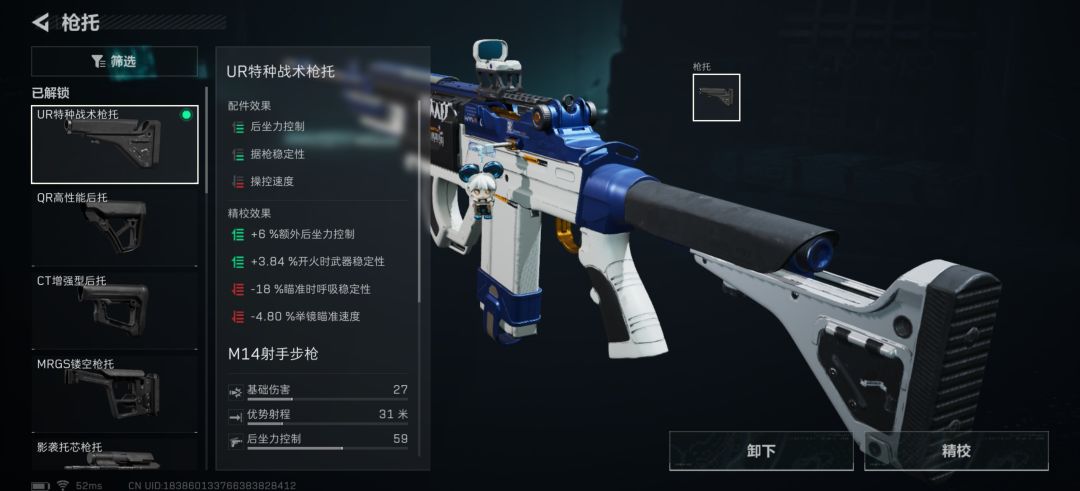Go back using the 枪托 arrow
1080x491 pixels.
pyautogui.click(x=41, y=22)
